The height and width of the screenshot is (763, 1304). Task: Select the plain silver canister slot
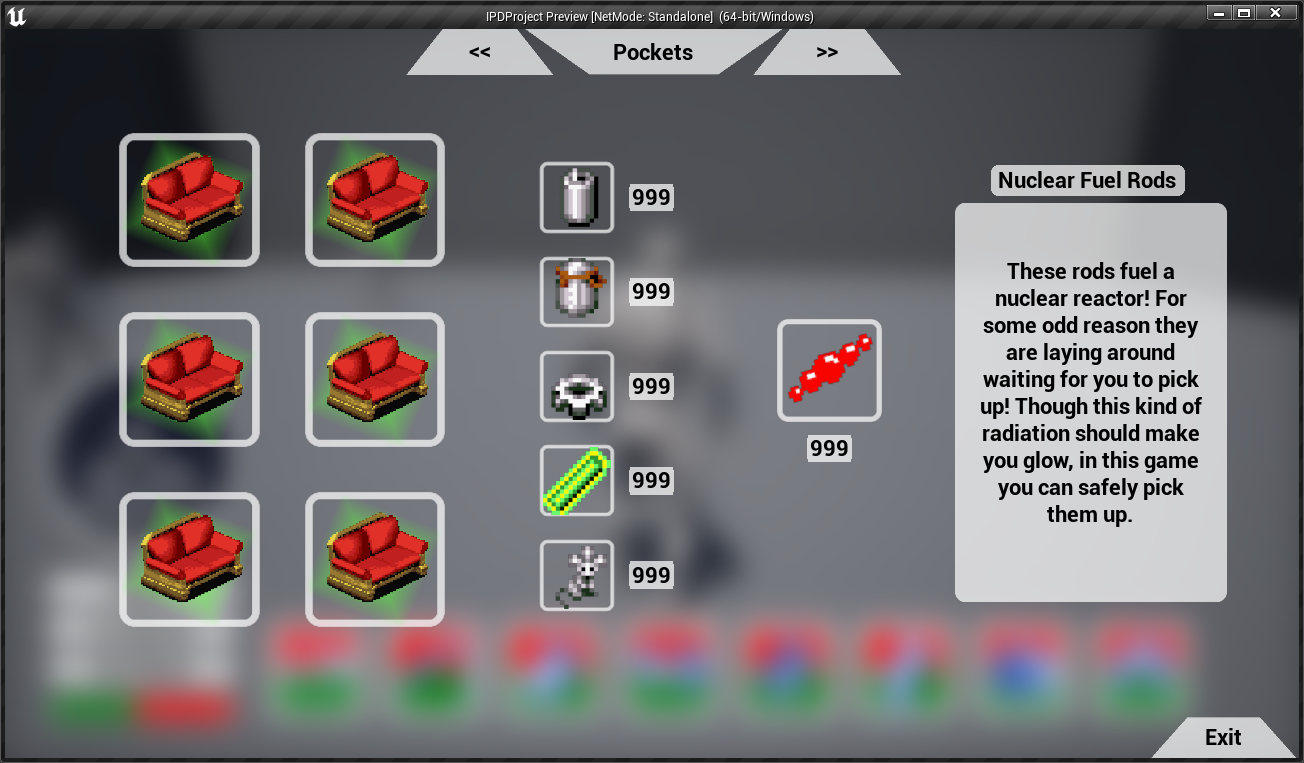(577, 197)
